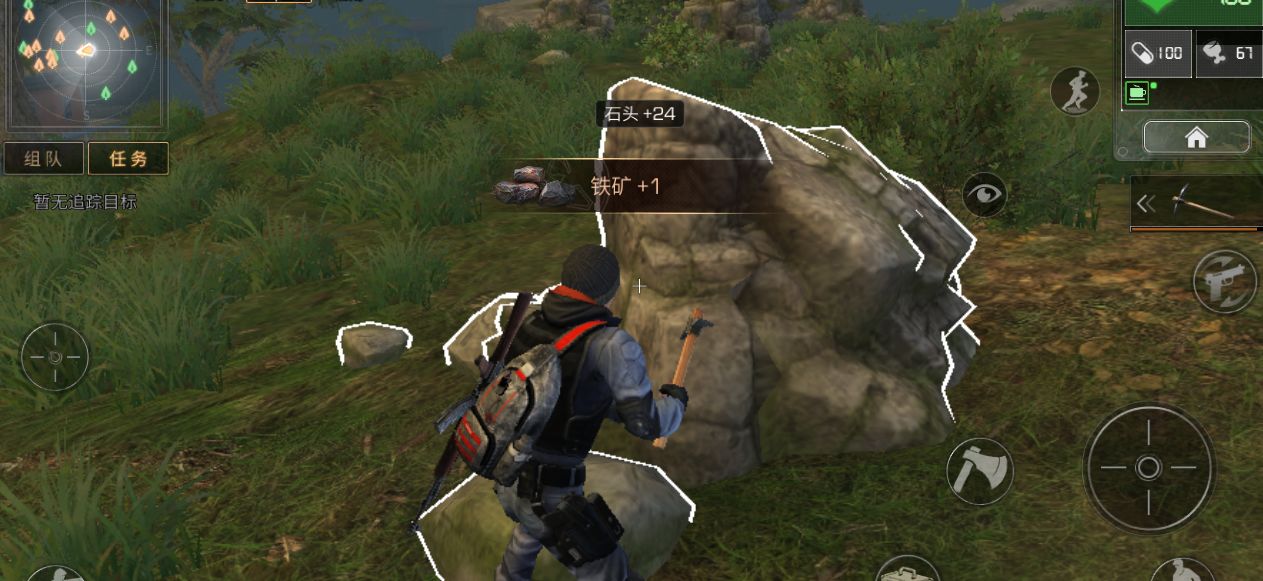1263x581 pixels.
Task: Select the 任务 quest tab
Action: (x=127, y=158)
